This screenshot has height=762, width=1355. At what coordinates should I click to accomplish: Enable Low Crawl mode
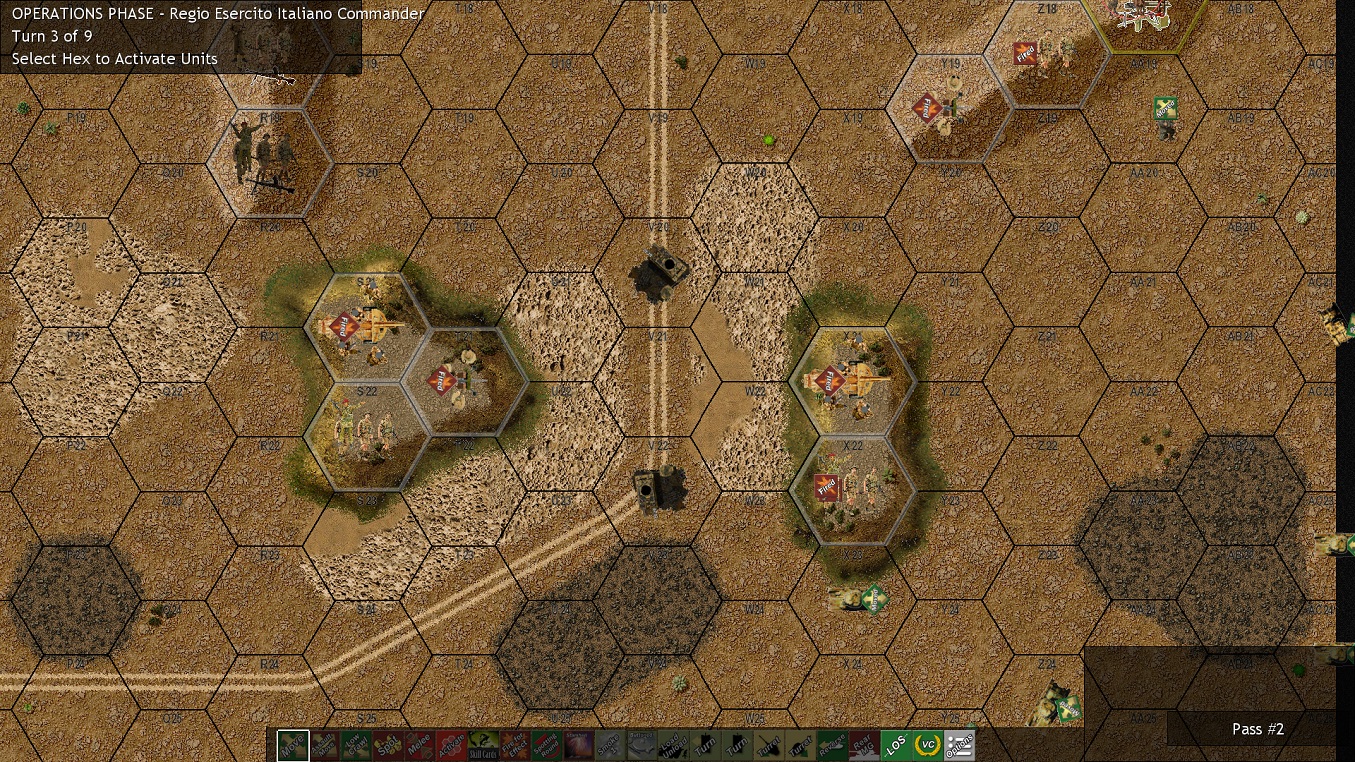coord(356,744)
